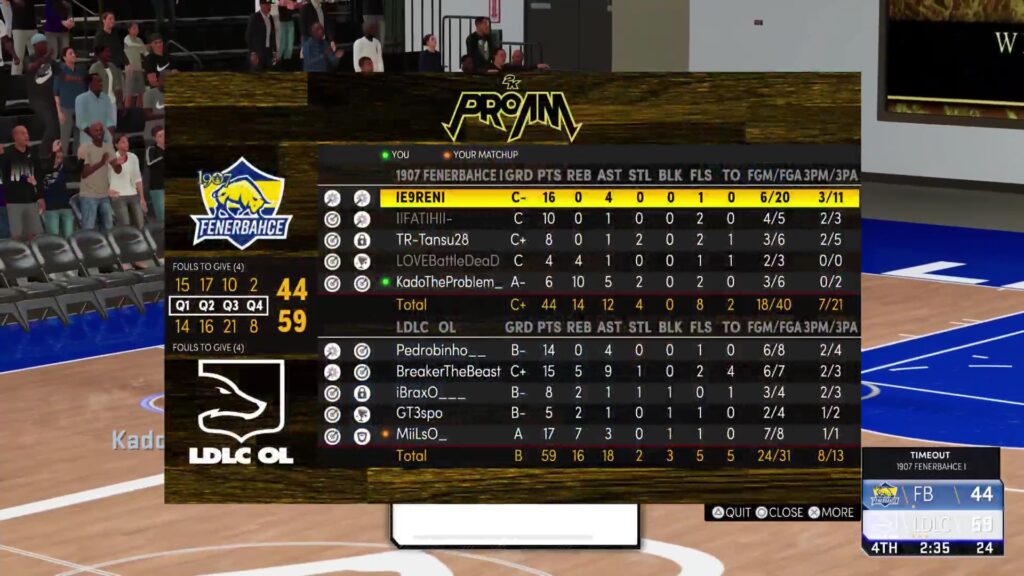Choose the MiiLsO_ player row
Image resolution: width=1024 pixels, height=576 pixels.
pos(421,435)
